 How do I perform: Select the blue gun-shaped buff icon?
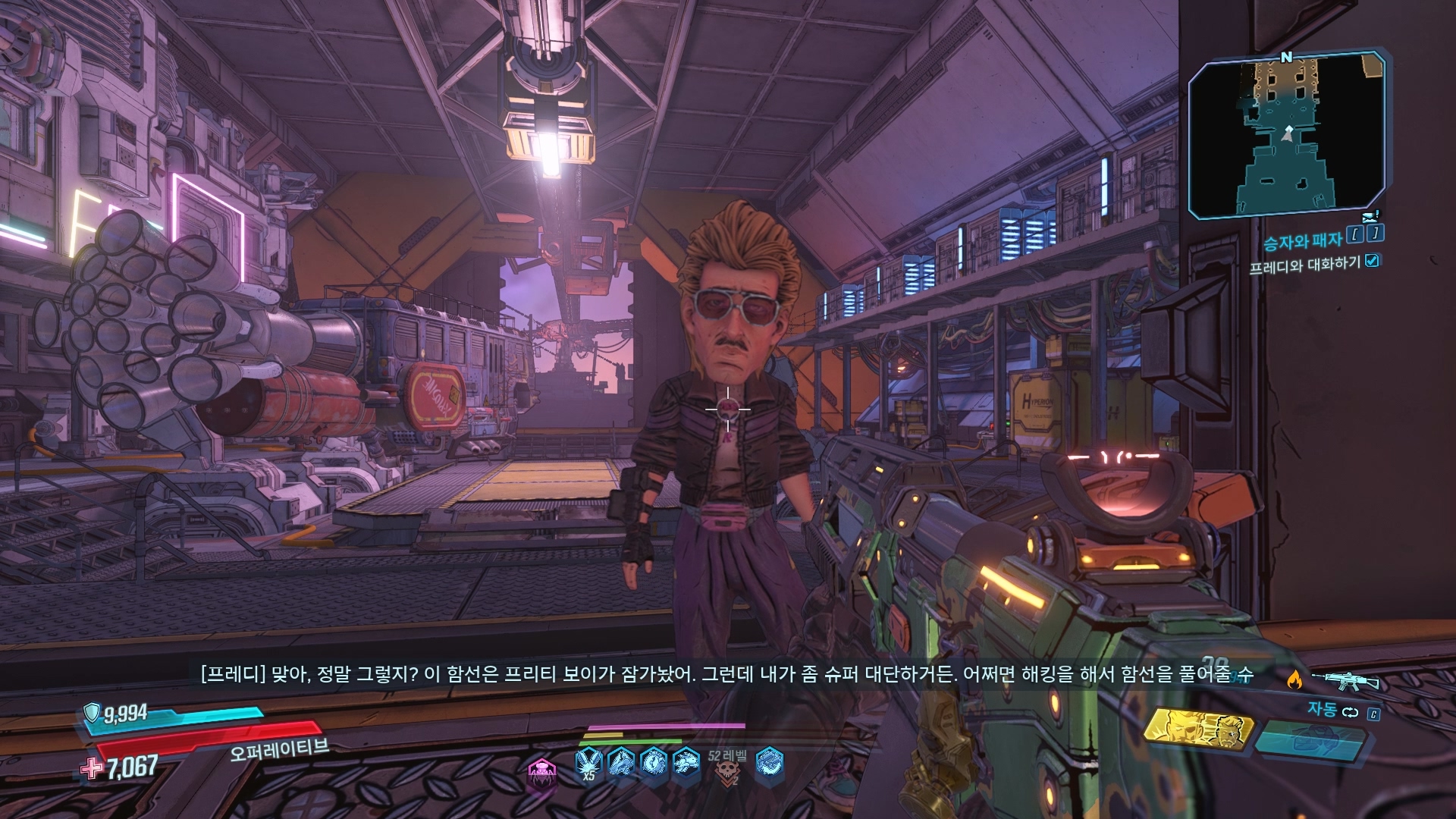(x=621, y=761)
